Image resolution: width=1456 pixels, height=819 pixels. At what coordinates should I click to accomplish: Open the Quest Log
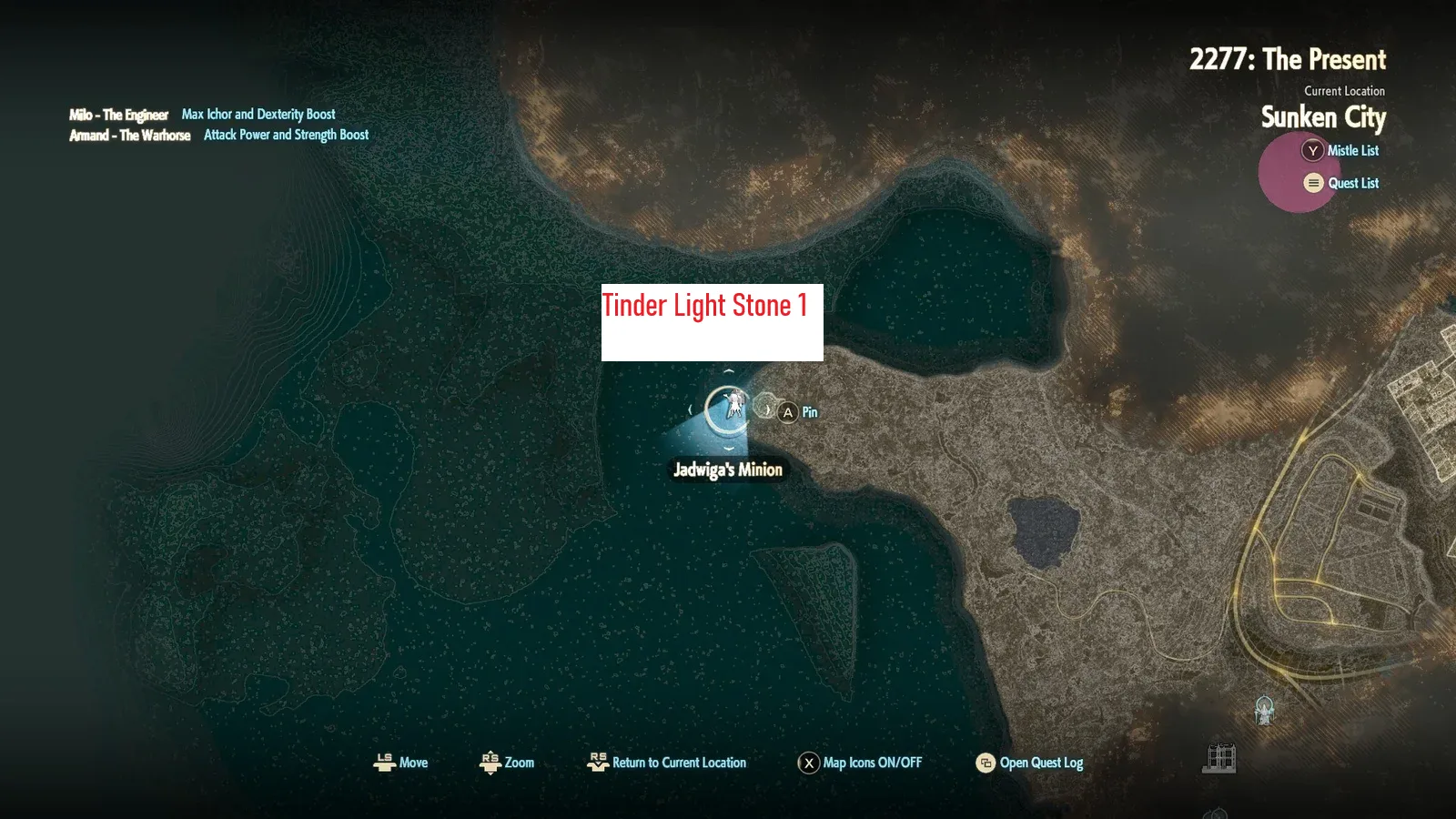[x=1029, y=763]
